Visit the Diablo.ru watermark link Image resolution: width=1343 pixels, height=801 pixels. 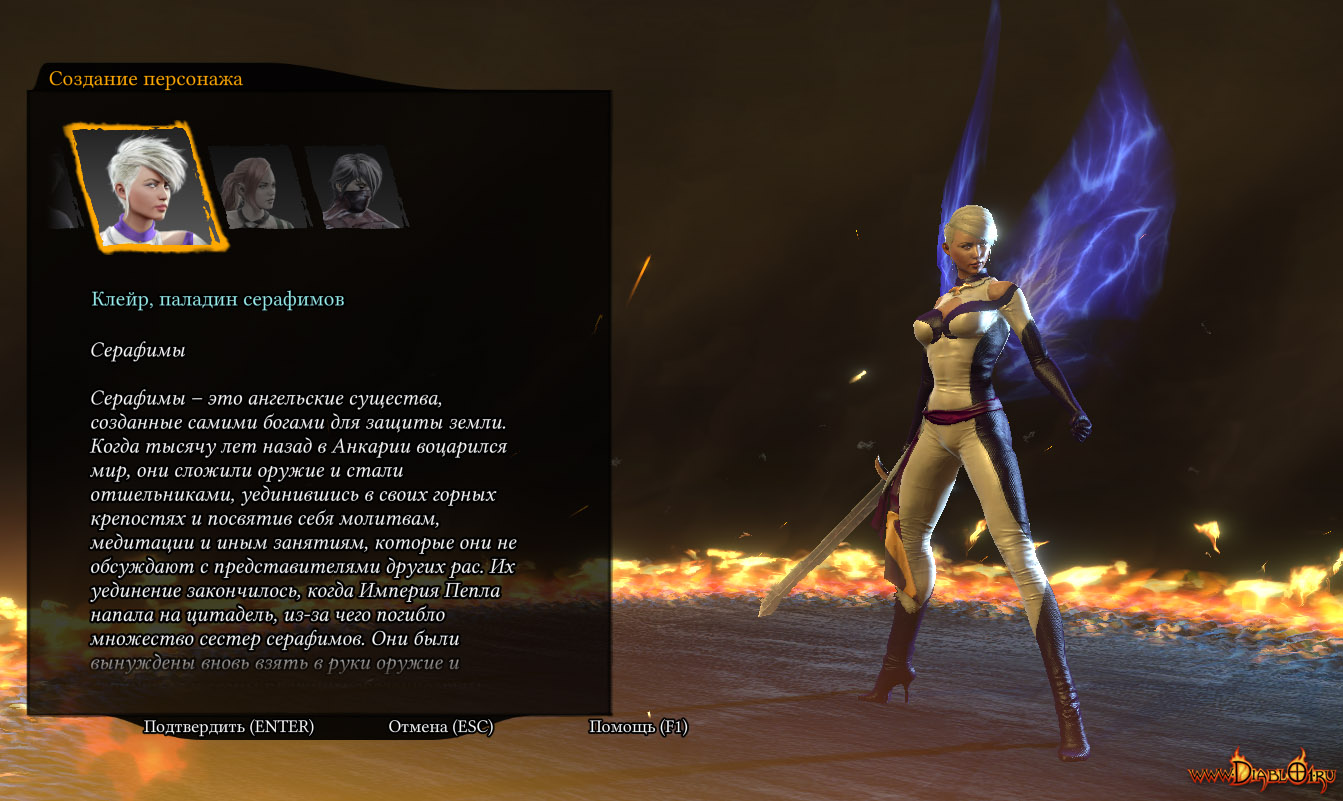[1262, 774]
